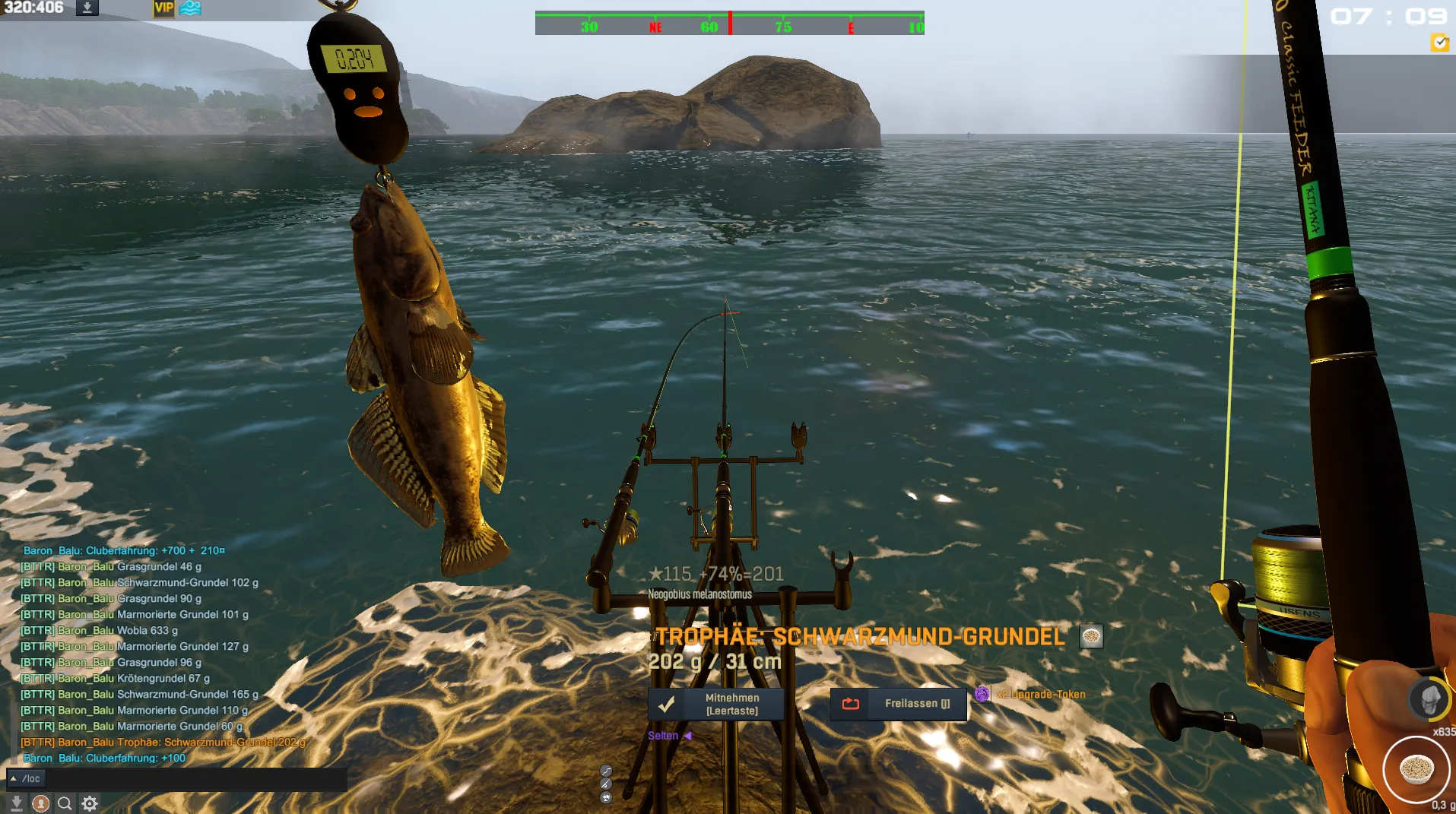
Task: Release the fish with Freilassen button
Action: [898, 704]
